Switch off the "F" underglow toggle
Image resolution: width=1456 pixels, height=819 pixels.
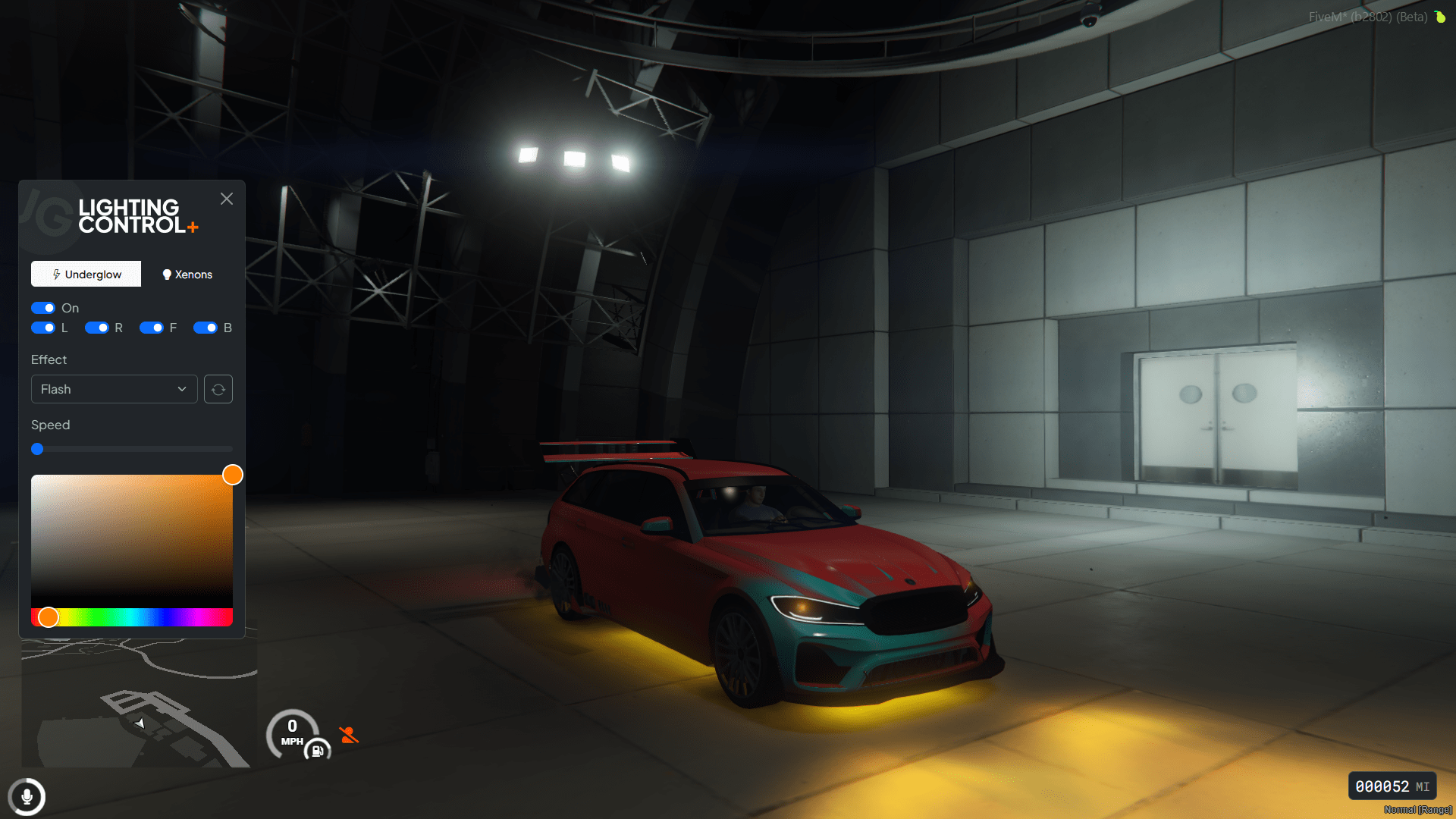[152, 328]
